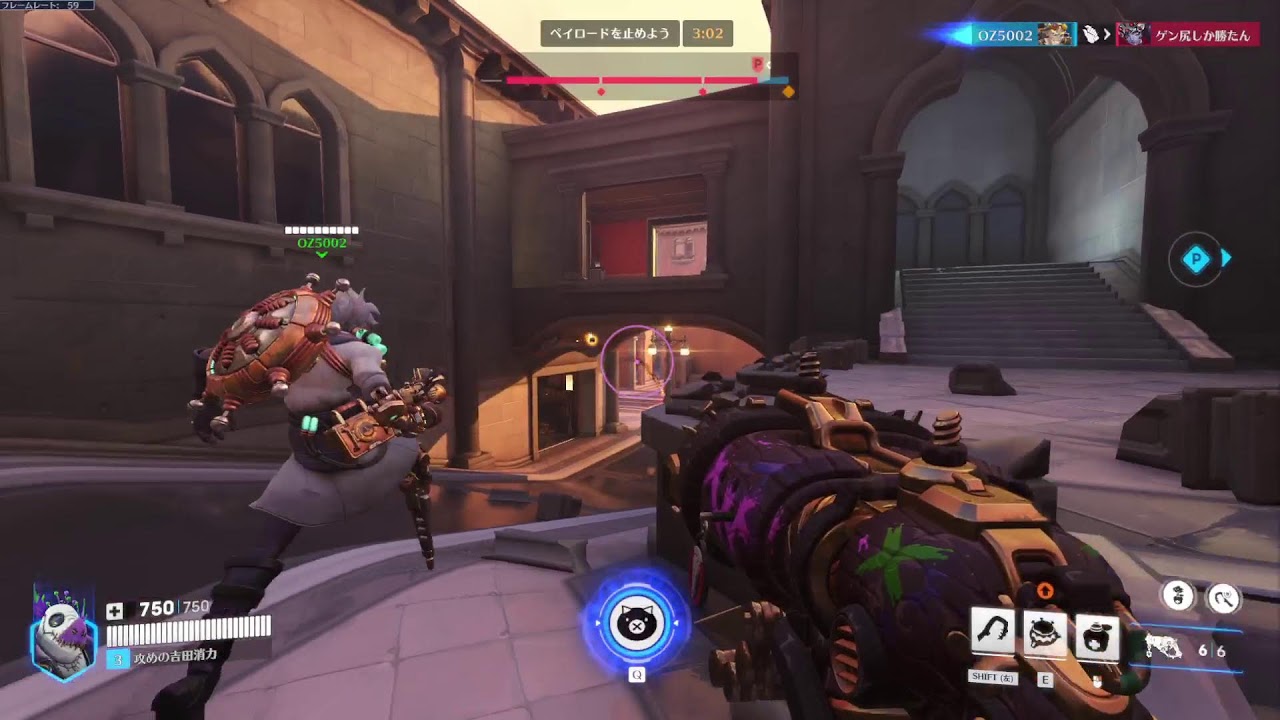
Task: Select the hook perk icon
Action: coord(1224,598)
